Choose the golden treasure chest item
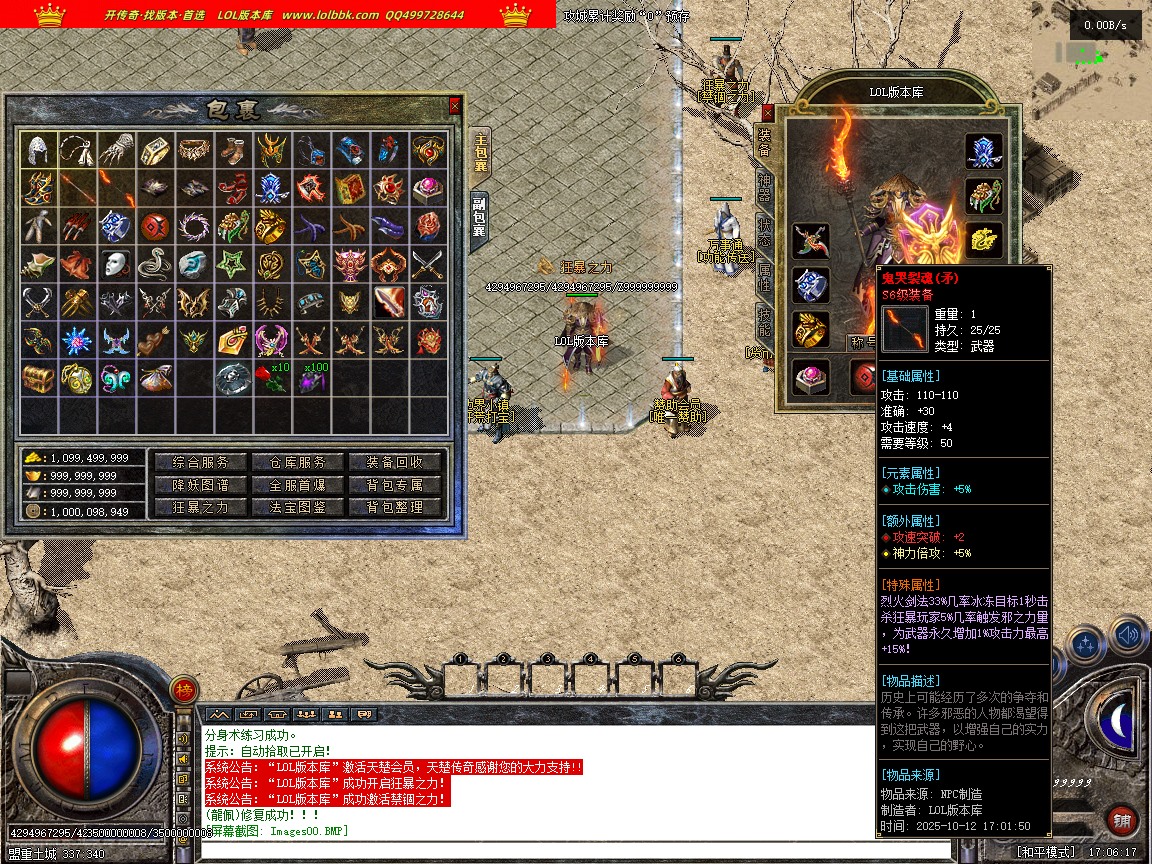The height and width of the screenshot is (864, 1152). (x=39, y=379)
